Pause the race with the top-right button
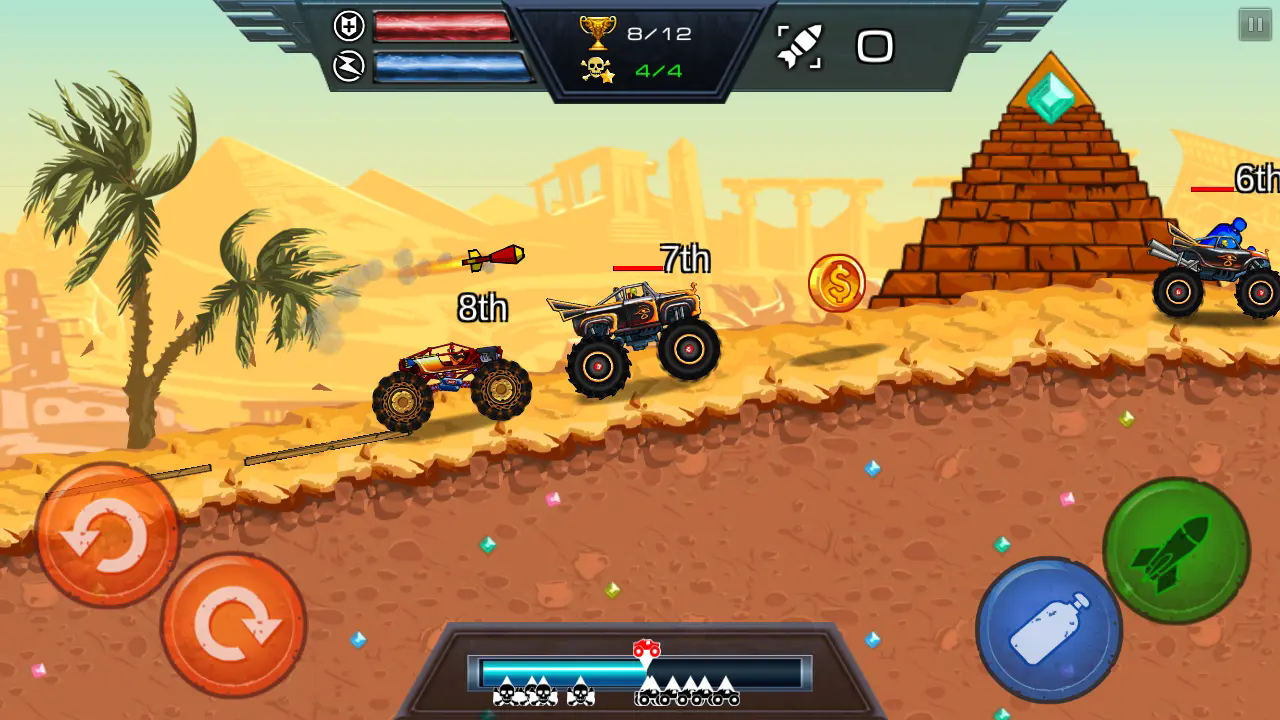Viewport: 1280px width, 720px height. (1255, 24)
